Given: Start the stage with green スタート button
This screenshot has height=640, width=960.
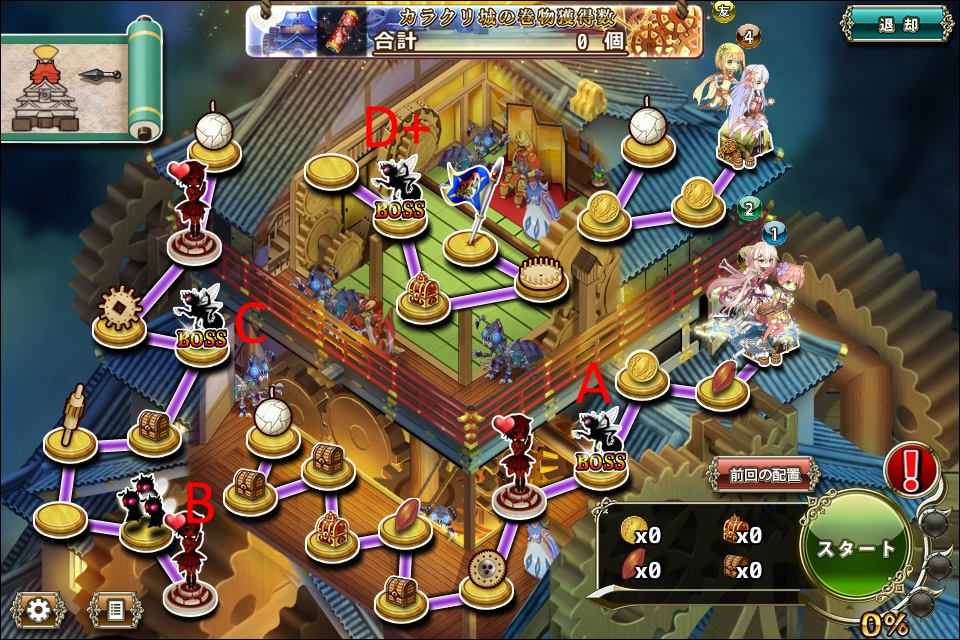Looking at the screenshot, I should pos(855,548).
